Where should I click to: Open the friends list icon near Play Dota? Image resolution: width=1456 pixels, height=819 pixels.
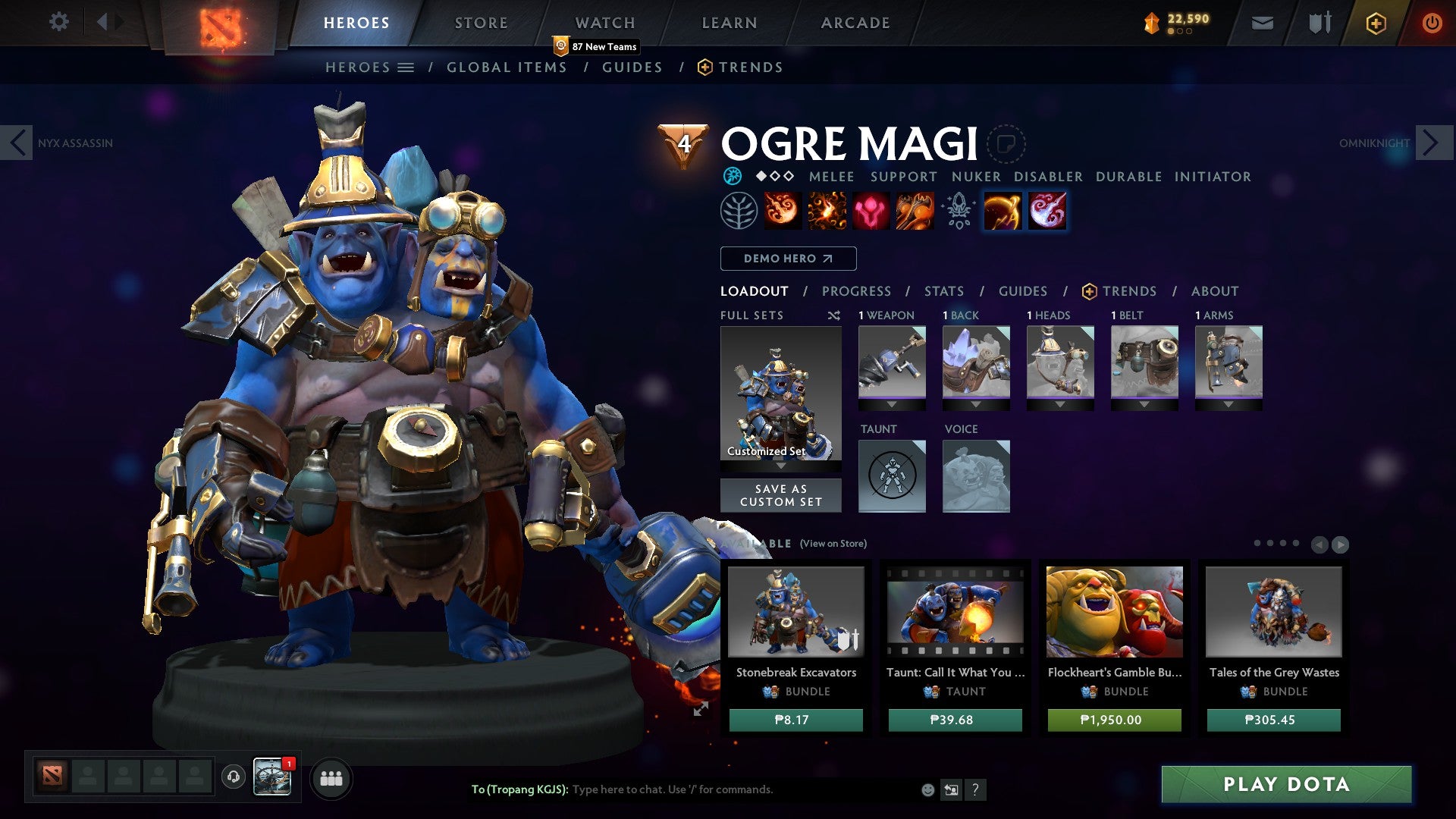coord(331,778)
